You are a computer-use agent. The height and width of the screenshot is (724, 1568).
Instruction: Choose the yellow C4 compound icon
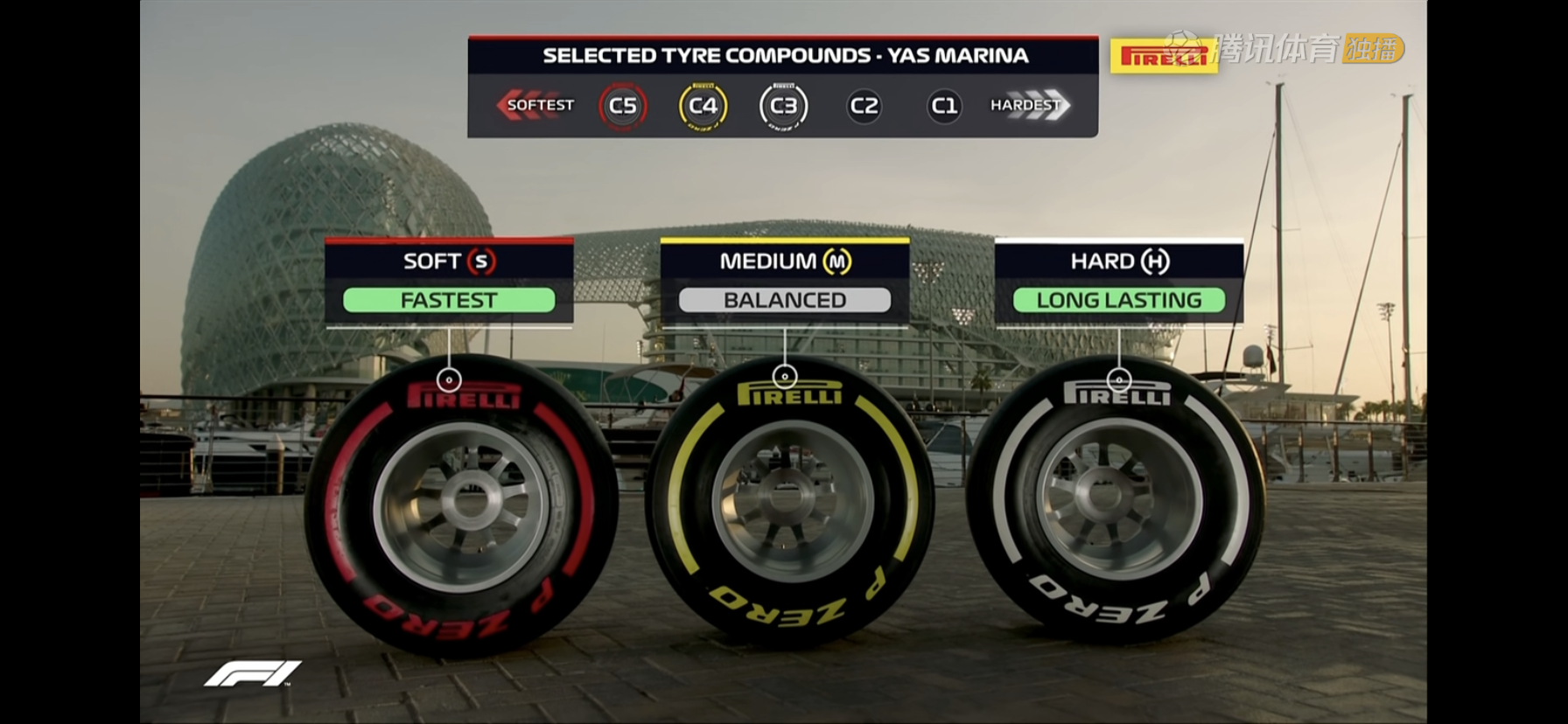click(x=703, y=106)
